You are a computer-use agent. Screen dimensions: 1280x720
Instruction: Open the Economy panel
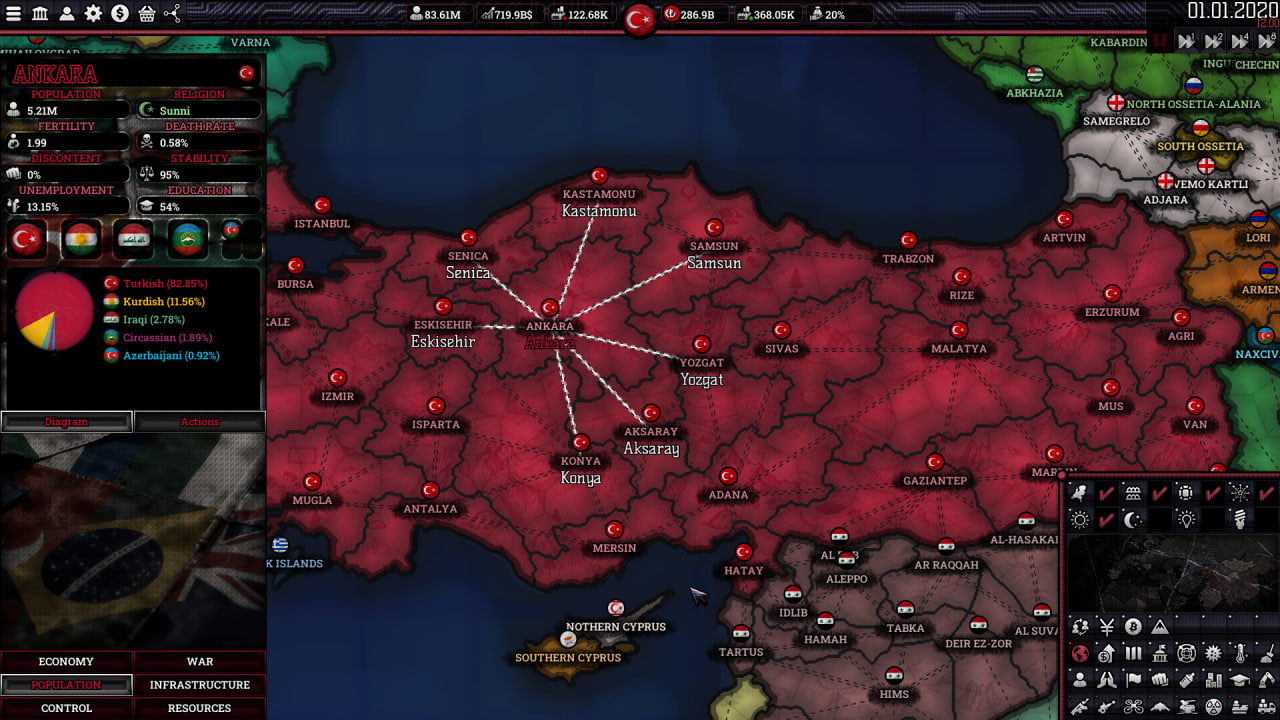click(66, 662)
